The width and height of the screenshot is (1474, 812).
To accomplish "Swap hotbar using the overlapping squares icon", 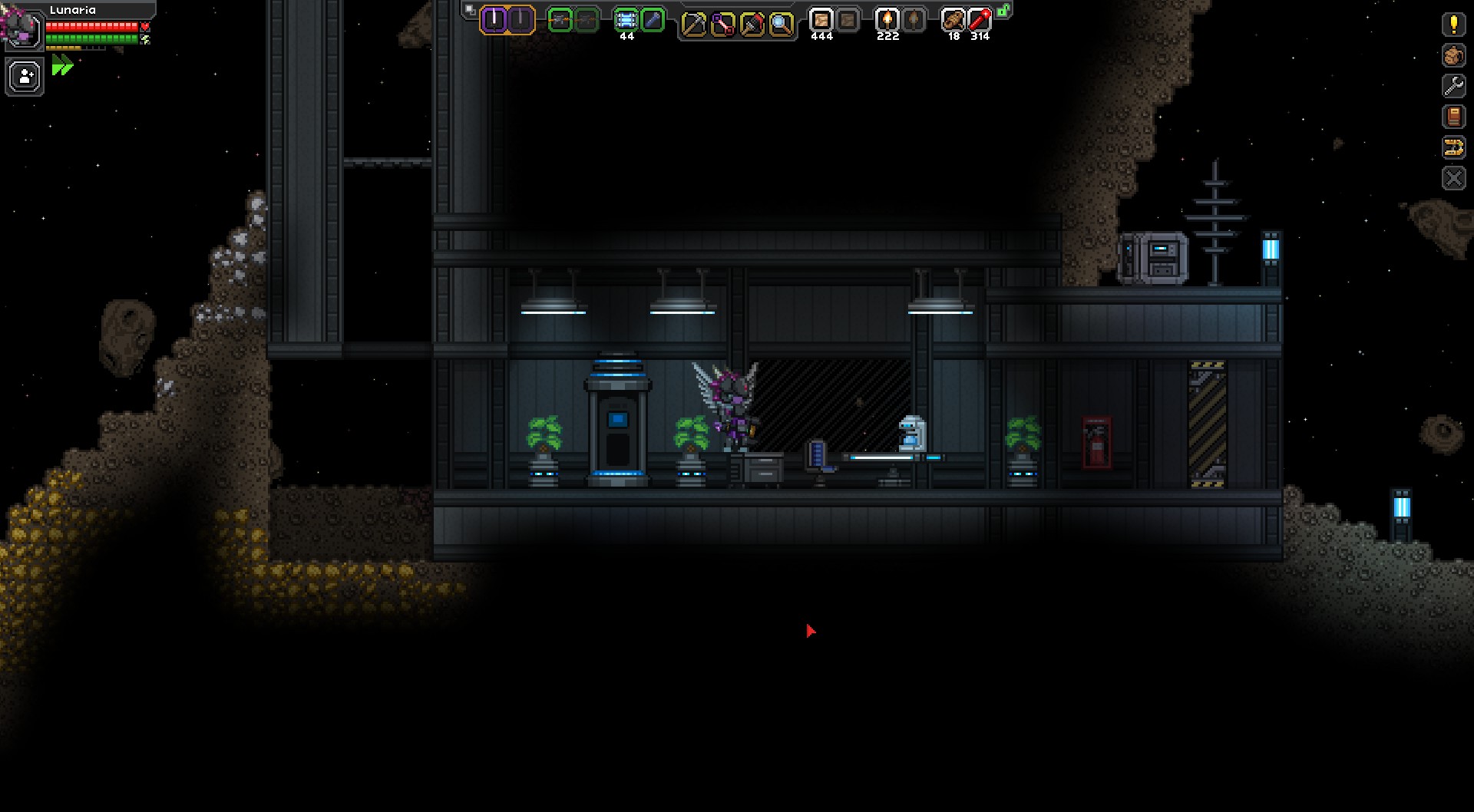I will [x=470, y=10].
